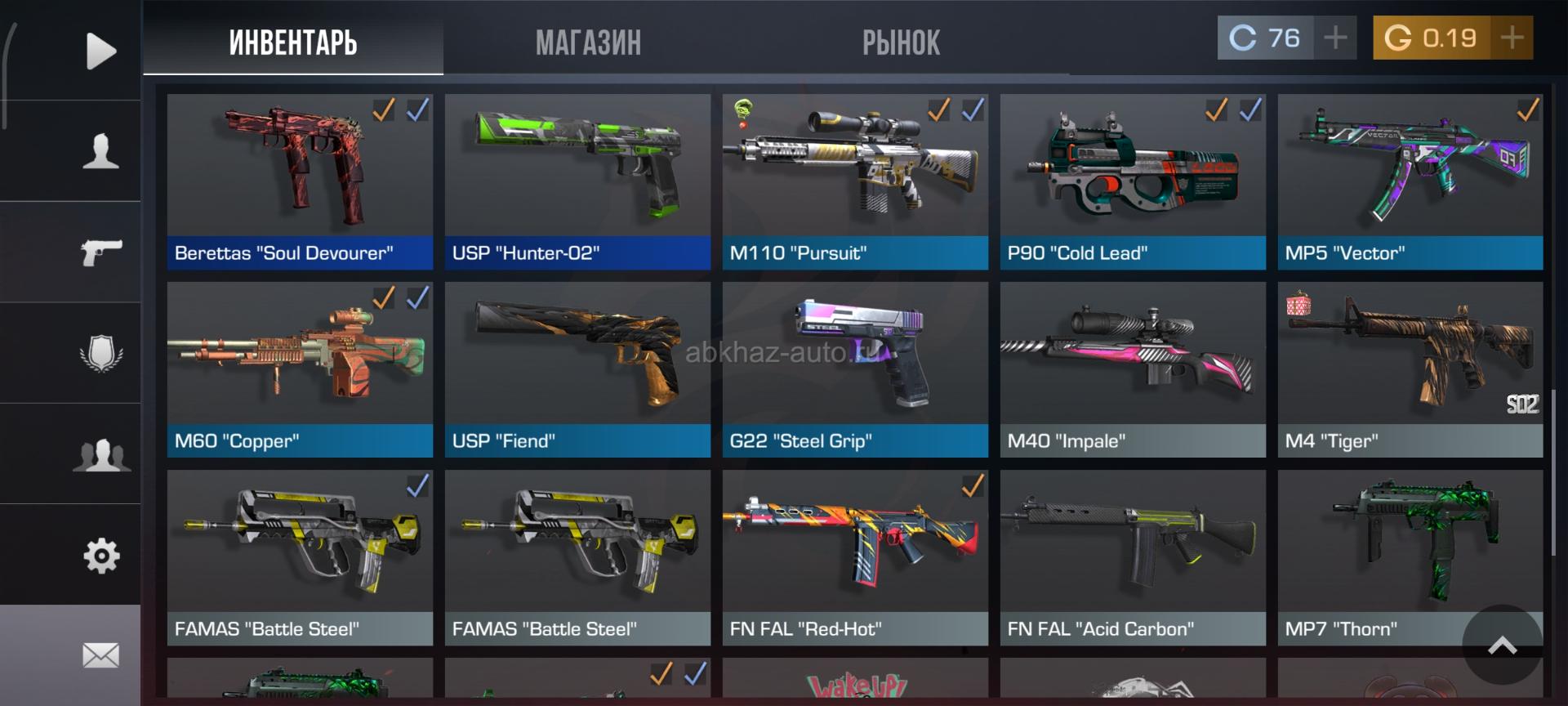1568x706 pixels.
Task: Select the Berettas "Soul Devourer" skin
Action: tap(300, 181)
